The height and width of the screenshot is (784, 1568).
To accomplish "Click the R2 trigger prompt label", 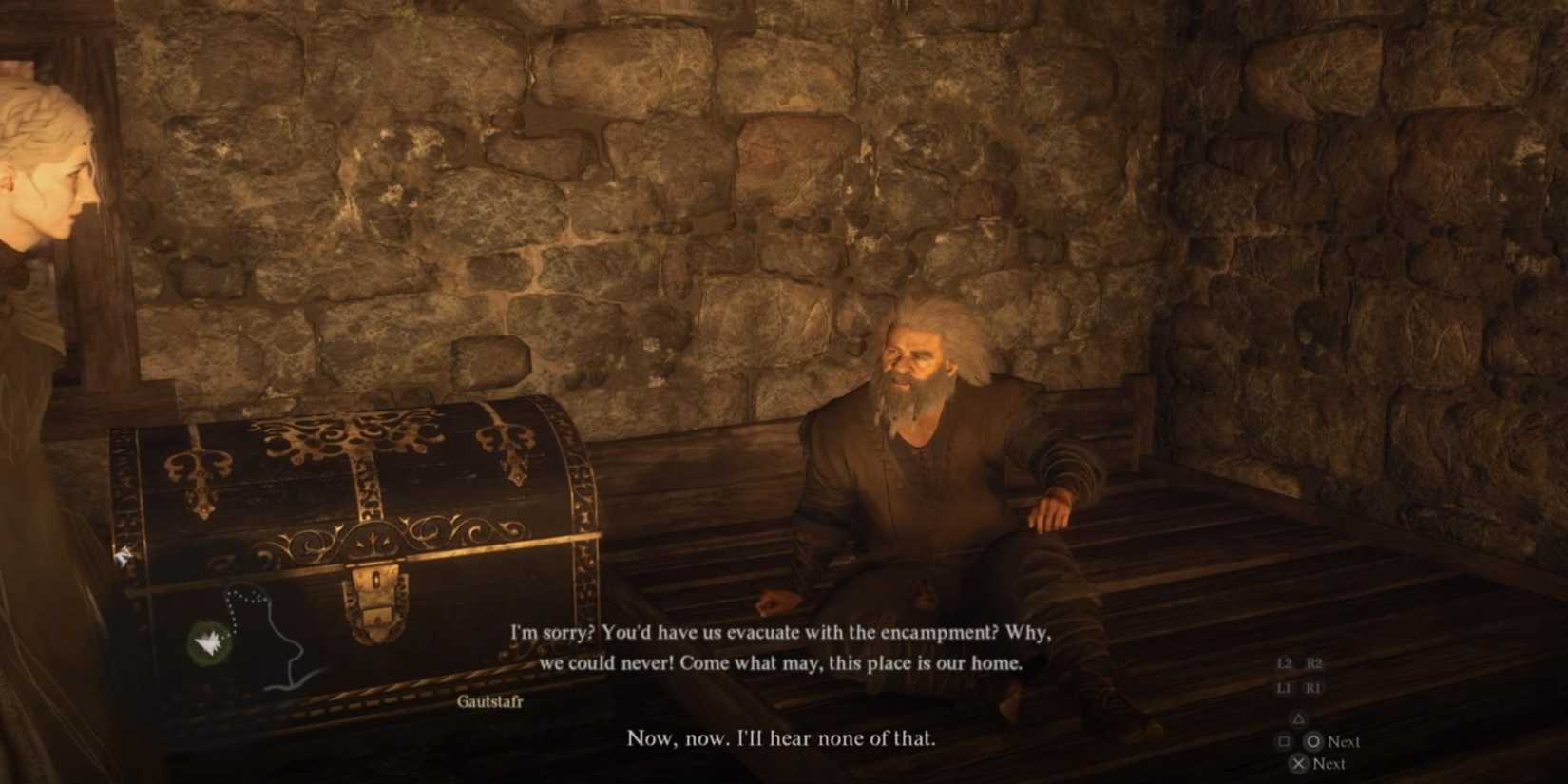I will click(x=1314, y=662).
